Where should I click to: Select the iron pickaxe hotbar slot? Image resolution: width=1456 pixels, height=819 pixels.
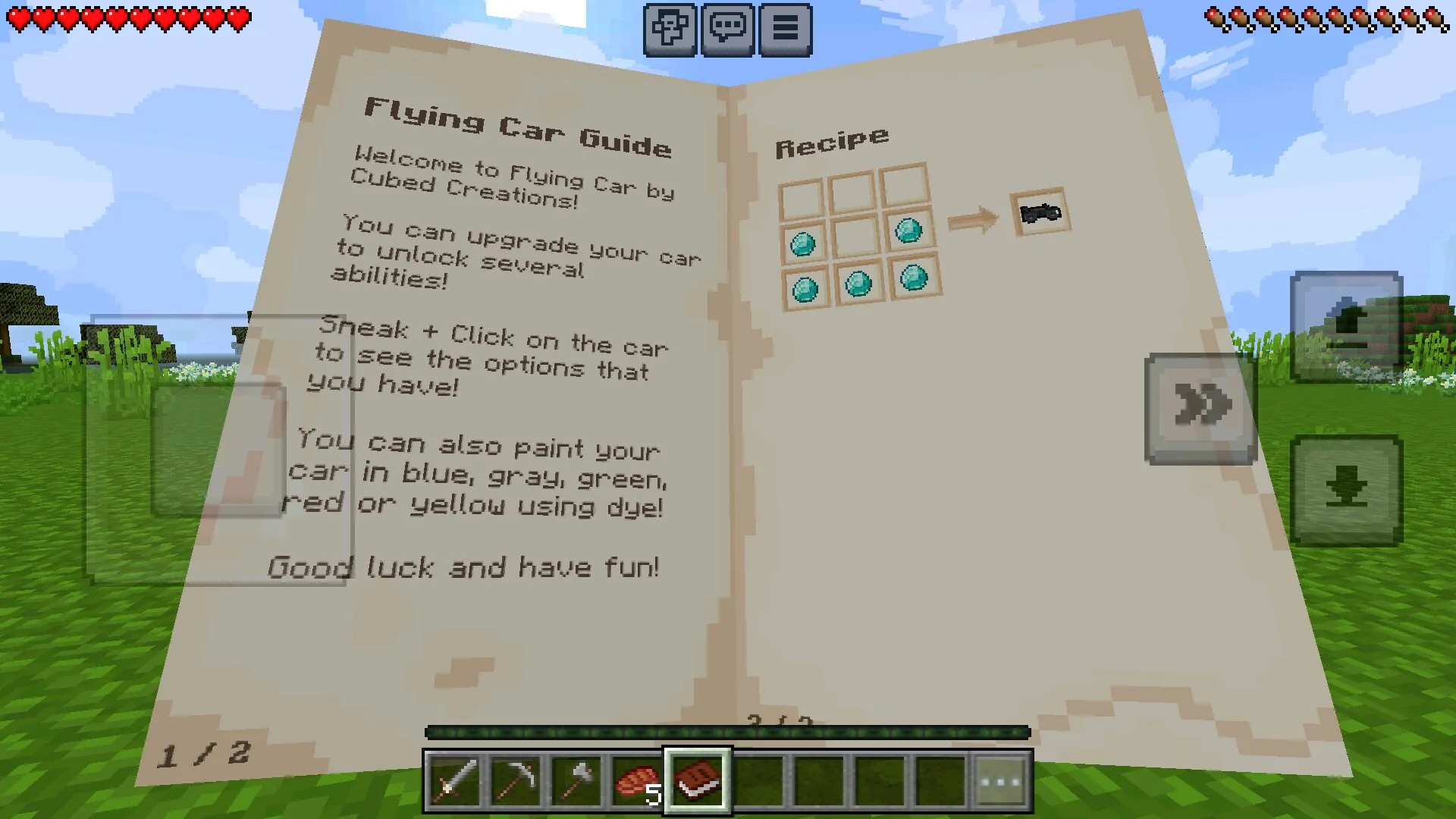tap(514, 781)
